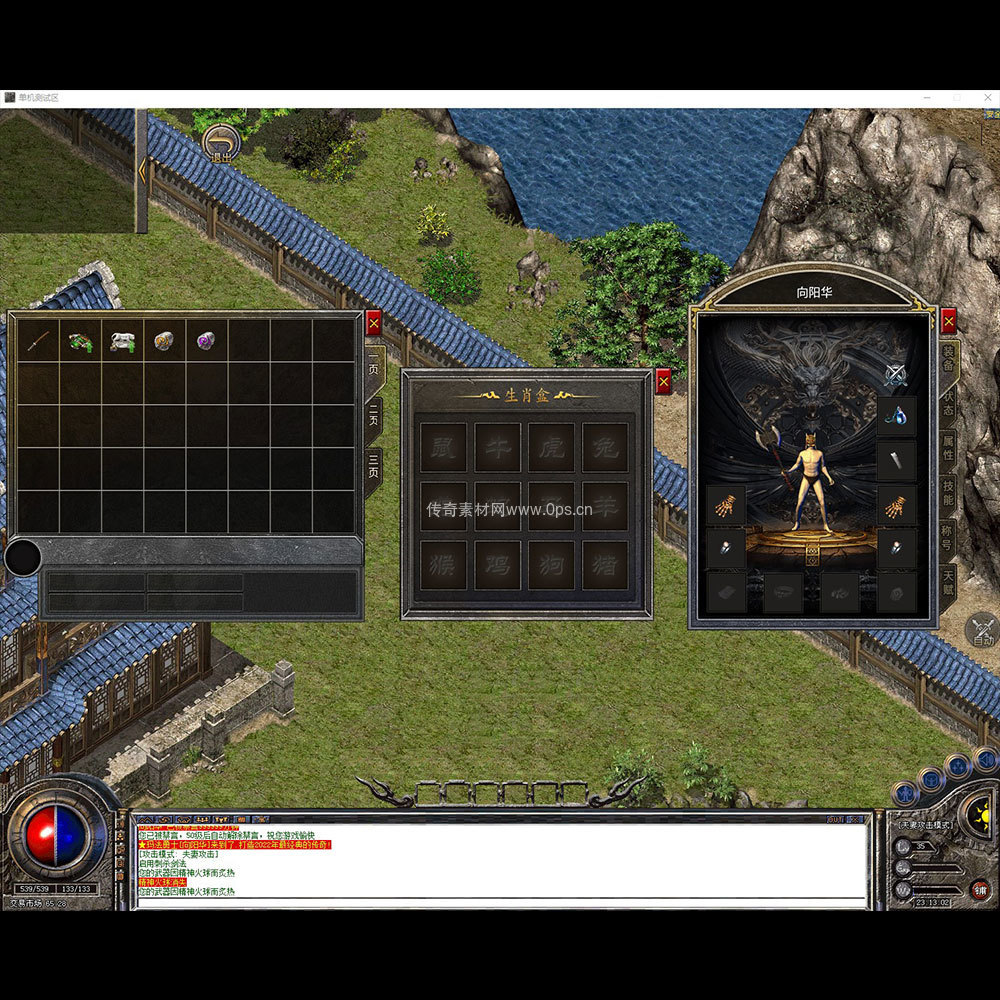This screenshot has height=1000, width=1000.
Task: Close the 生肖盒 zodiac box window
Action: (663, 381)
